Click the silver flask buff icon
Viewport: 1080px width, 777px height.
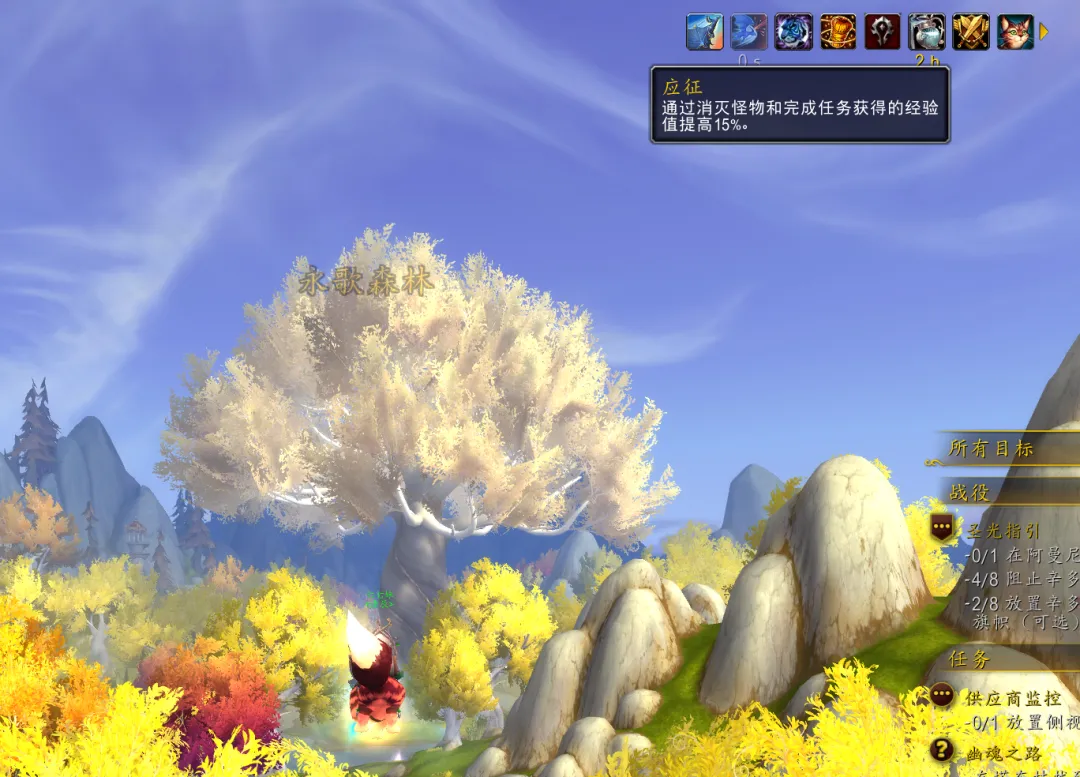(x=927, y=32)
